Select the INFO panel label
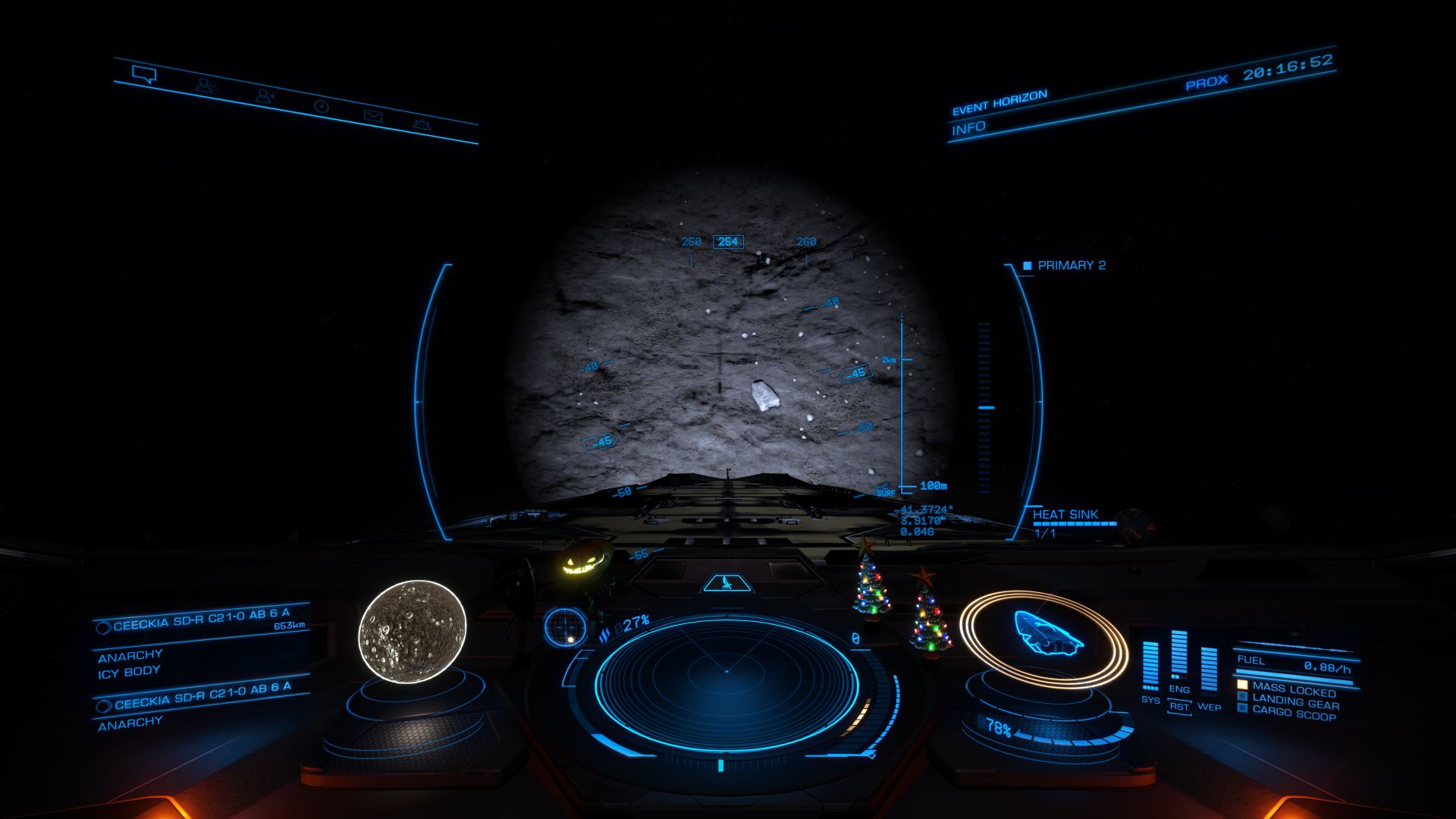1456x819 pixels. 969,128
